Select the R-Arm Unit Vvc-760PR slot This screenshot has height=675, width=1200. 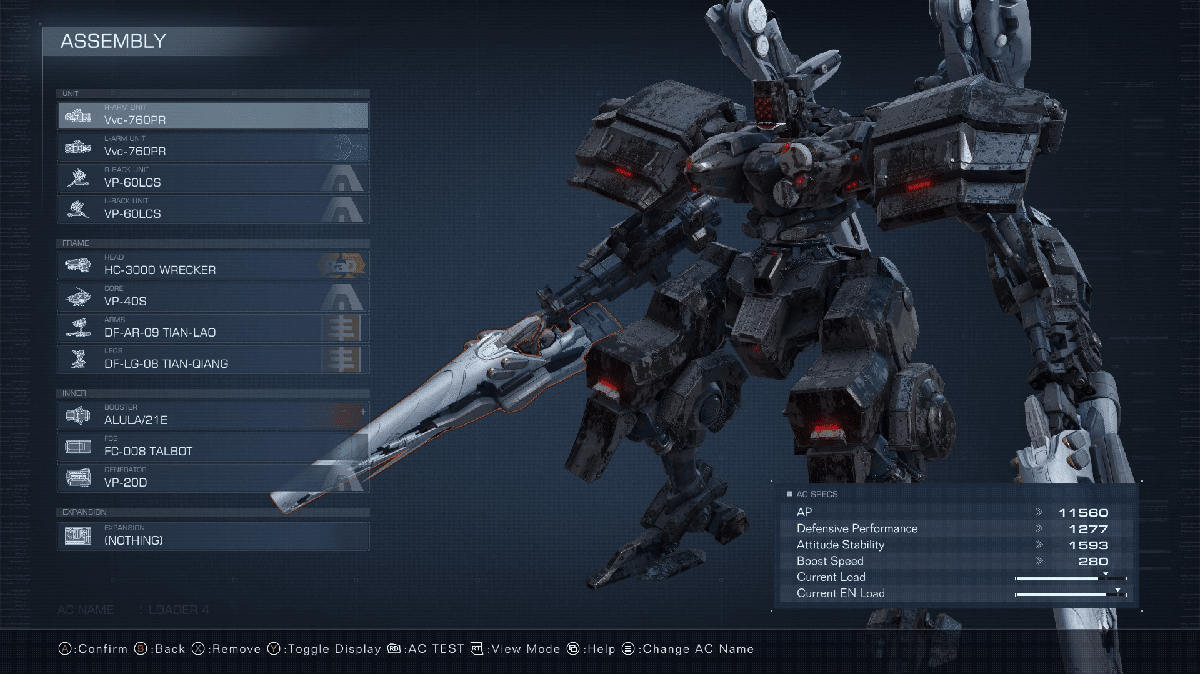pyautogui.click(x=213, y=115)
